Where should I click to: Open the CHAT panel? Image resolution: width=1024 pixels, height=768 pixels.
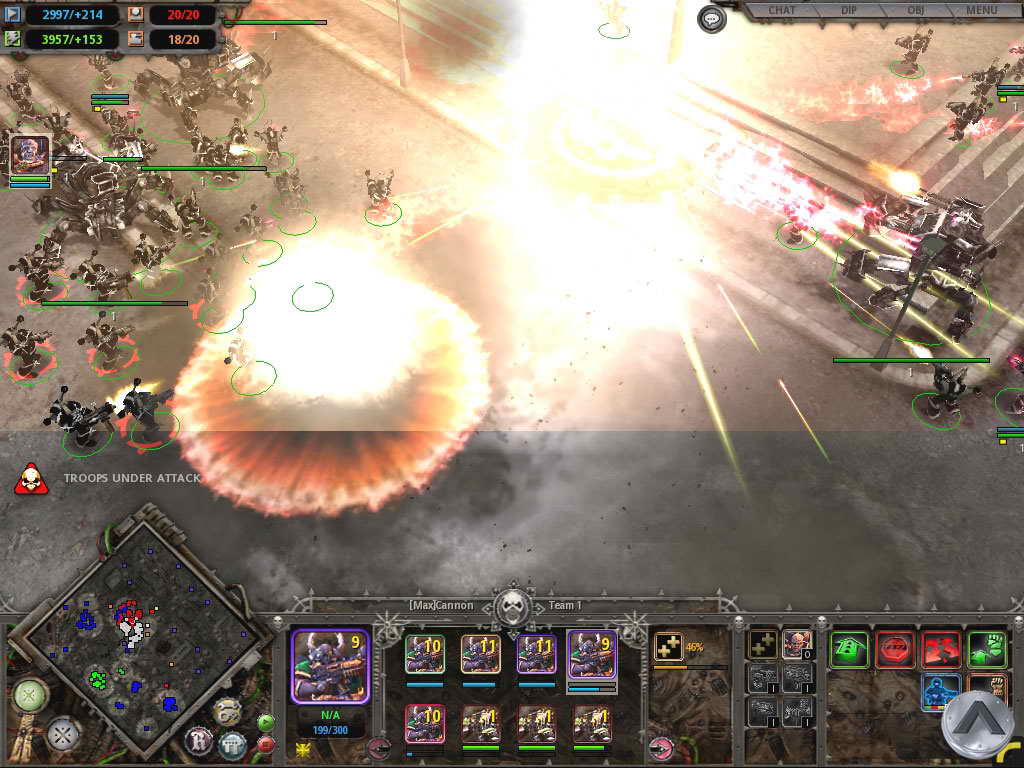click(782, 11)
